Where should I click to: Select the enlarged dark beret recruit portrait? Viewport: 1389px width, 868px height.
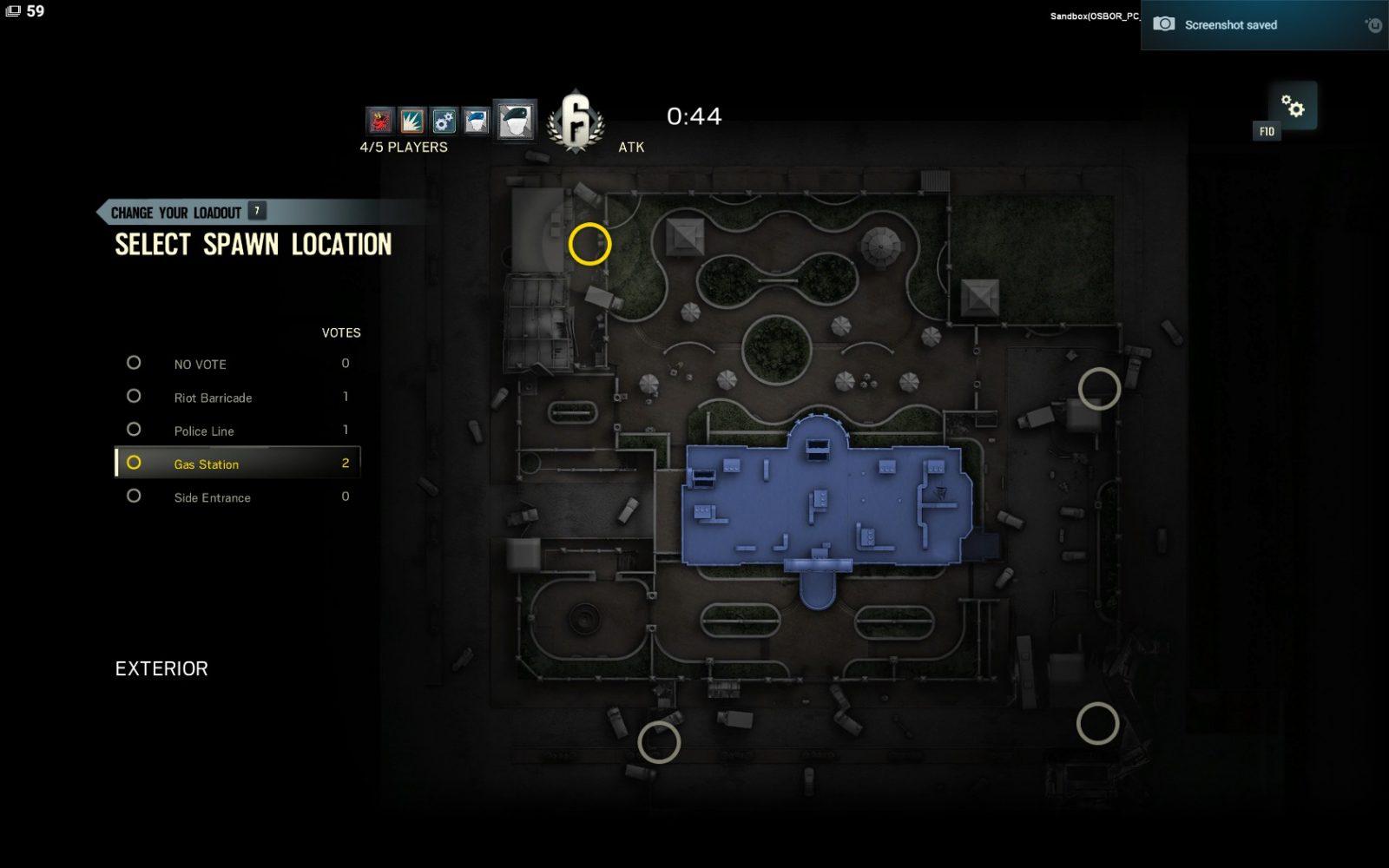point(515,120)
